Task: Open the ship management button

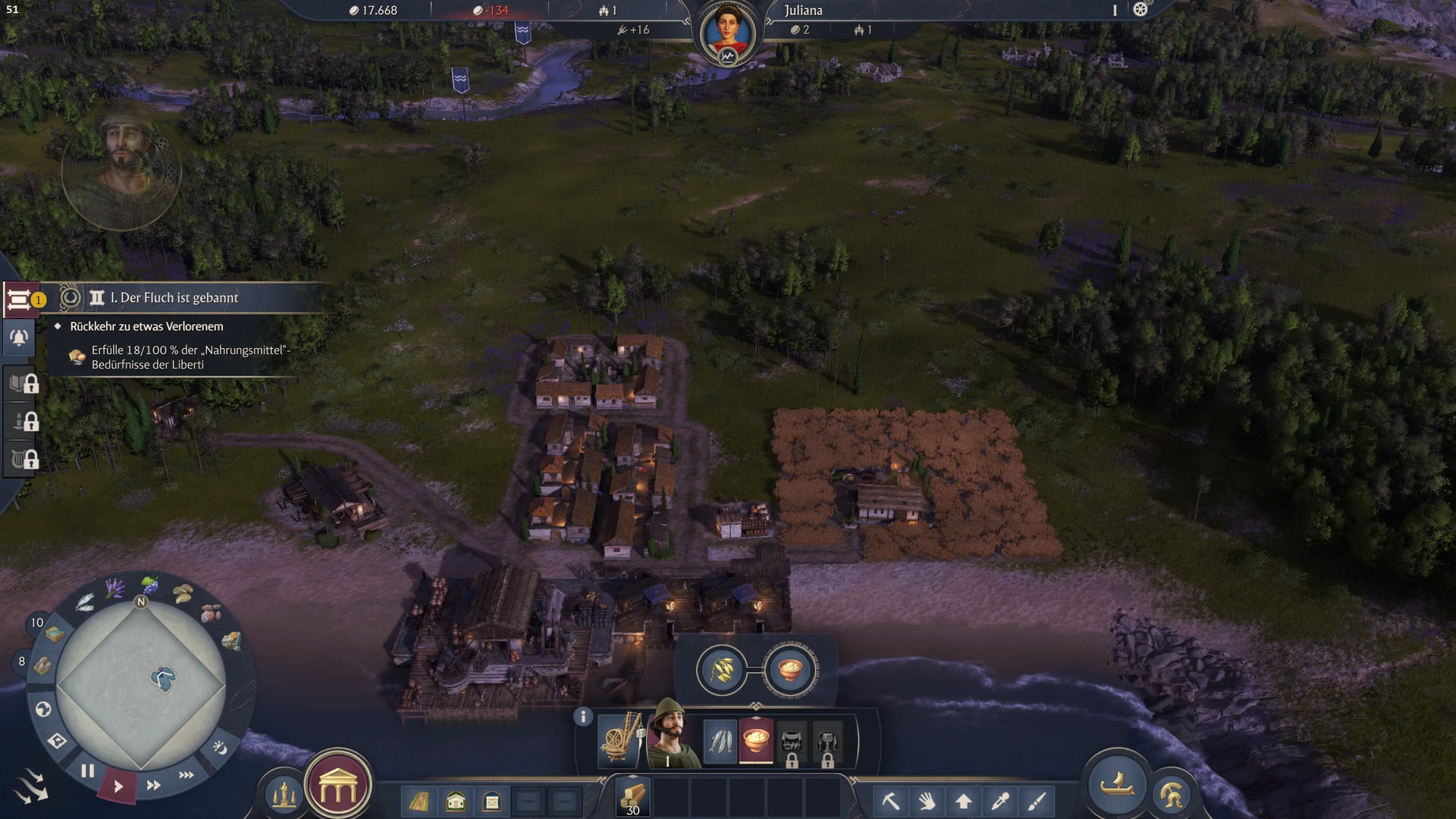Action: (1117, 785)
